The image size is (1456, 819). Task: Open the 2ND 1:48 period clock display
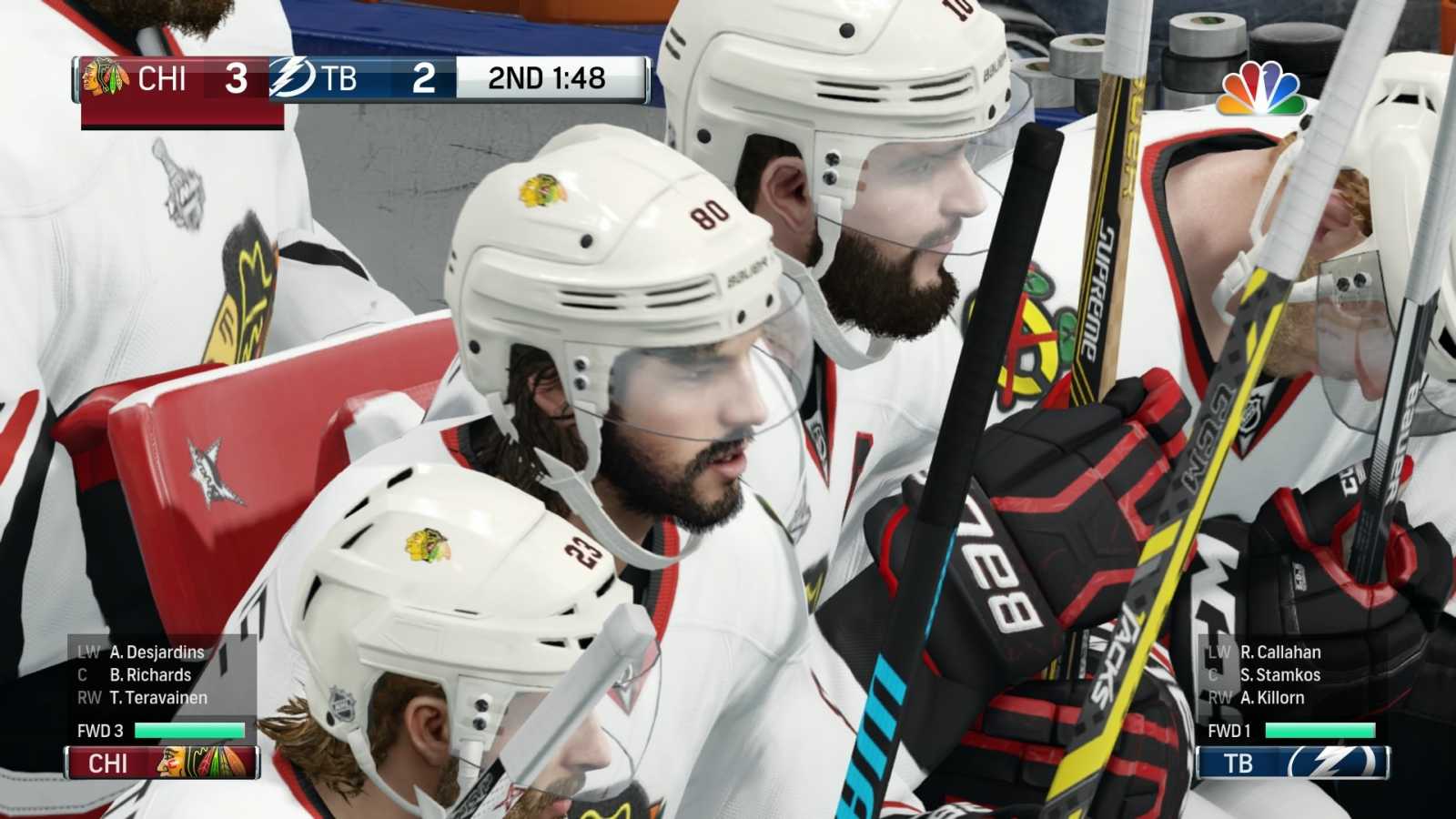544,79
